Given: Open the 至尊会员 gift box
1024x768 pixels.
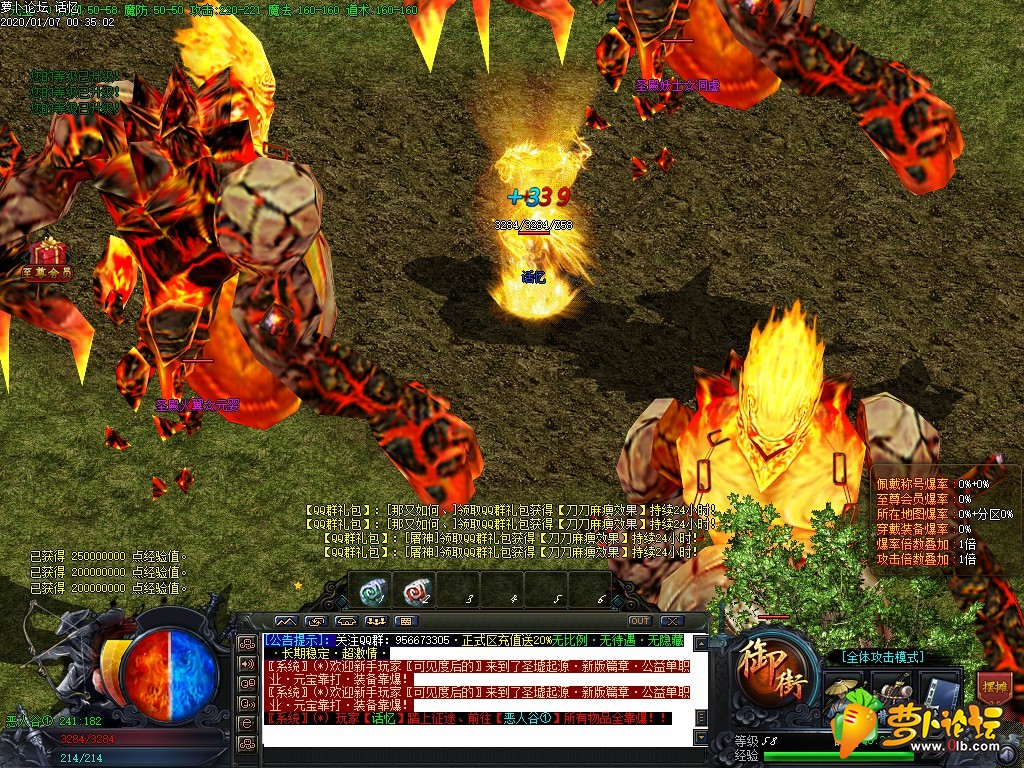Looking at the screenshot, I should (46, 253).
